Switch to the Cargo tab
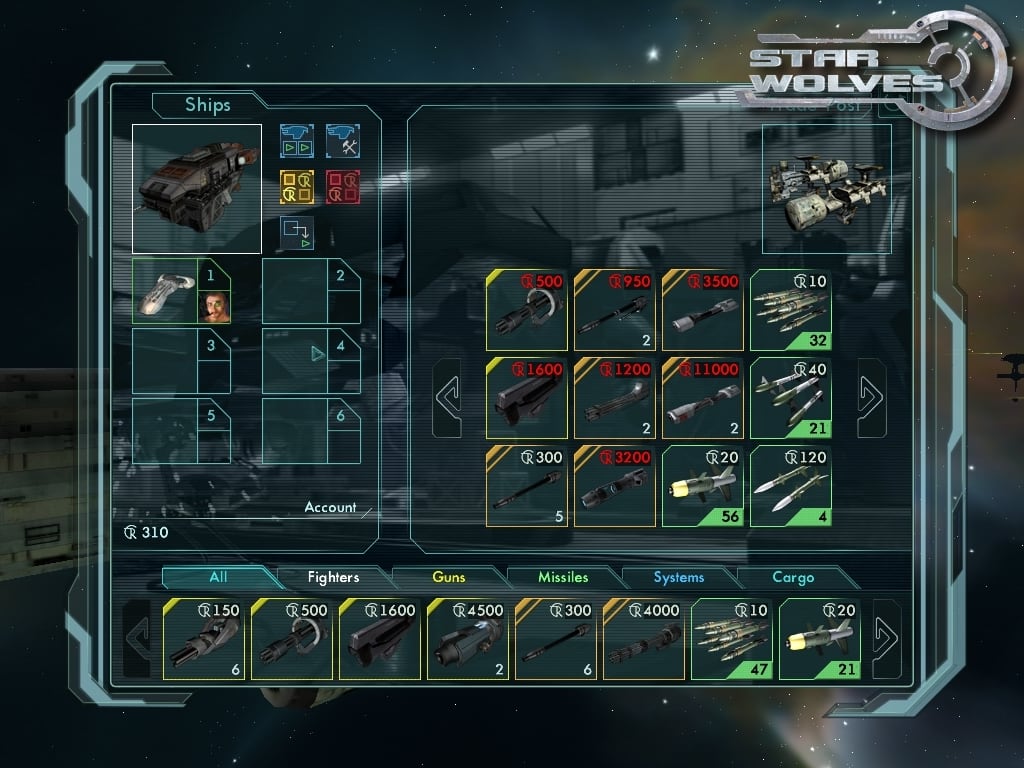This screenshot has width=1024, height=768. (x=793, y=577)
